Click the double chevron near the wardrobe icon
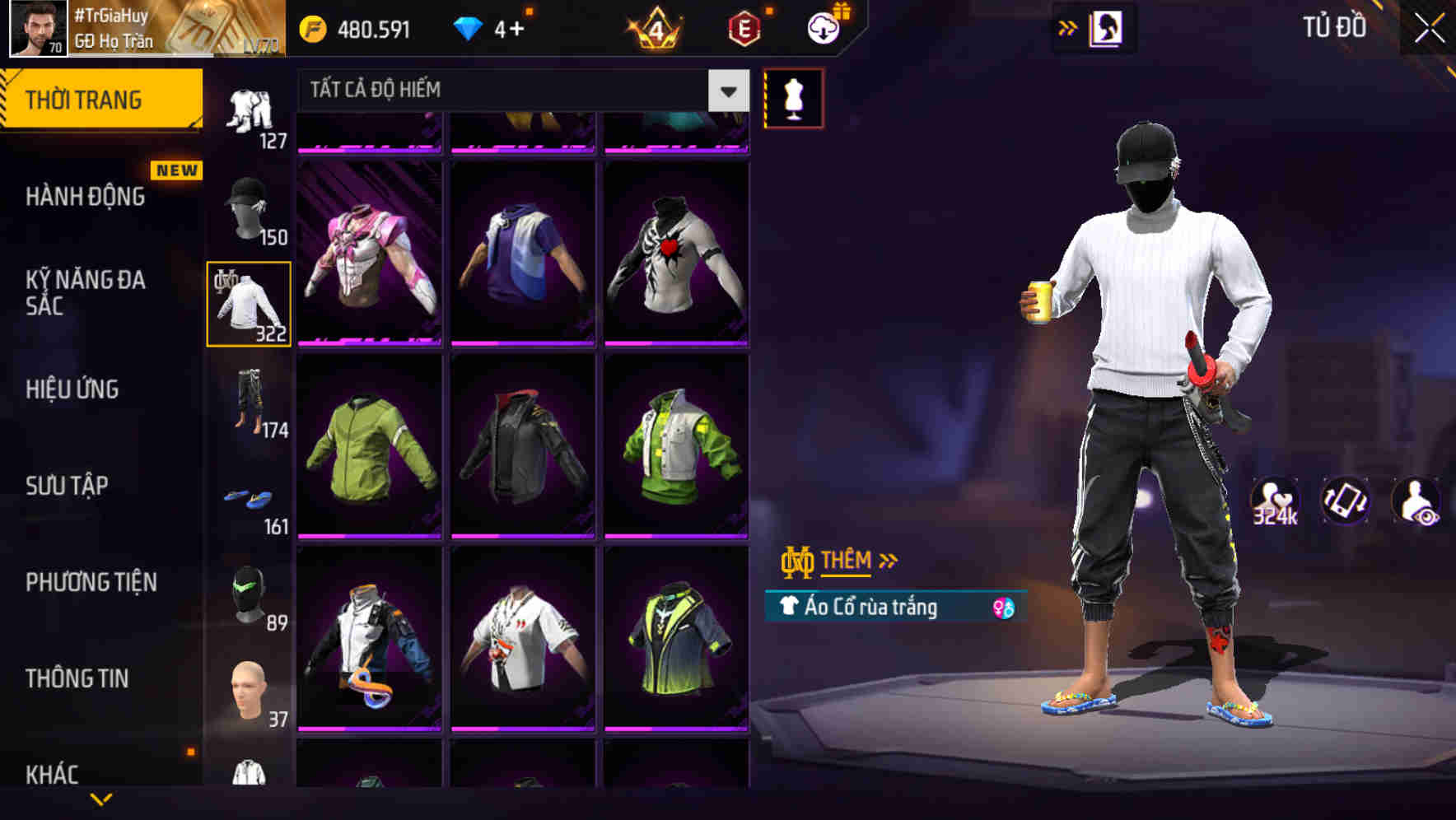 coord(1068,27)
